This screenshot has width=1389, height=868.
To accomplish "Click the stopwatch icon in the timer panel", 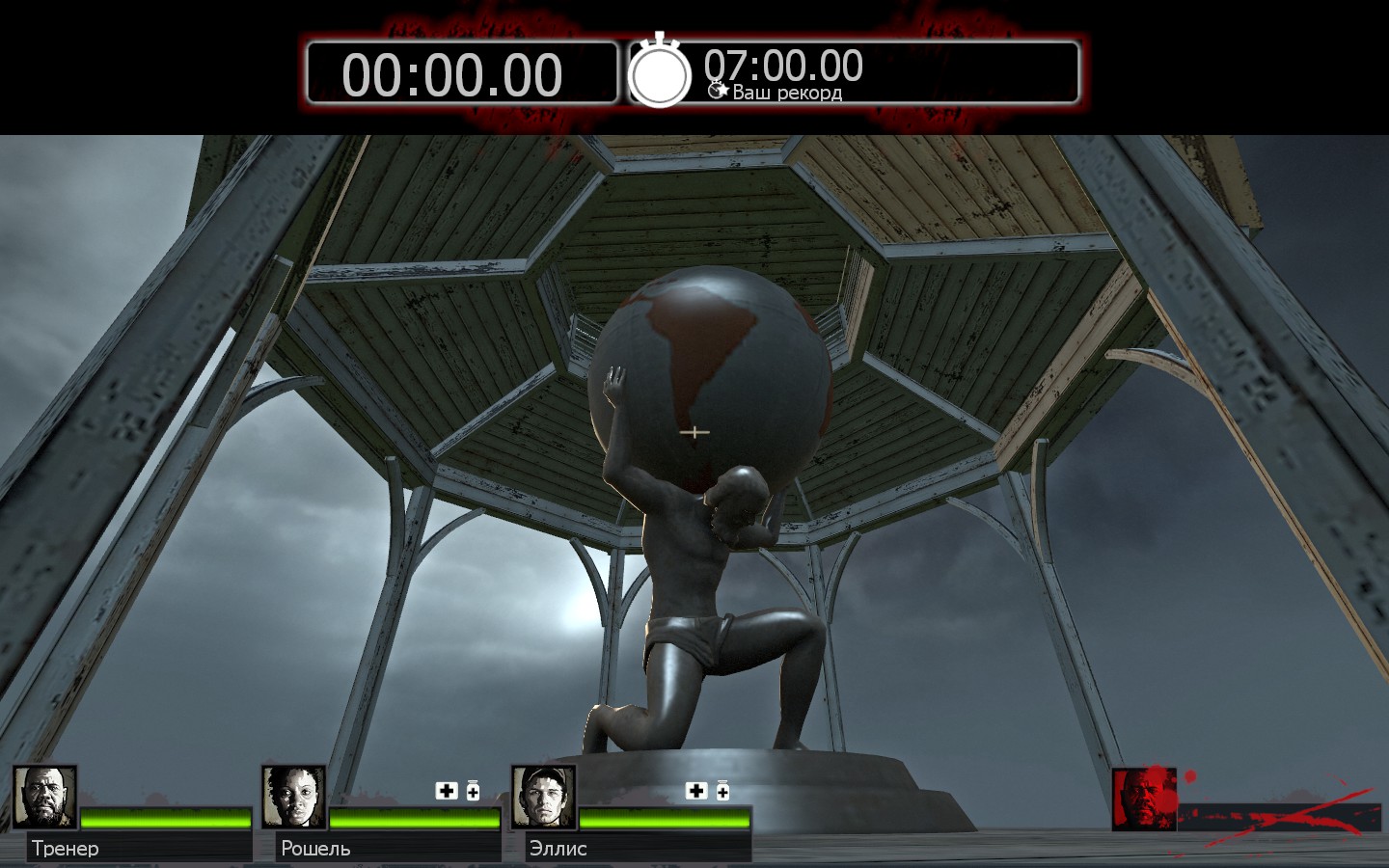I will (660, 73).
